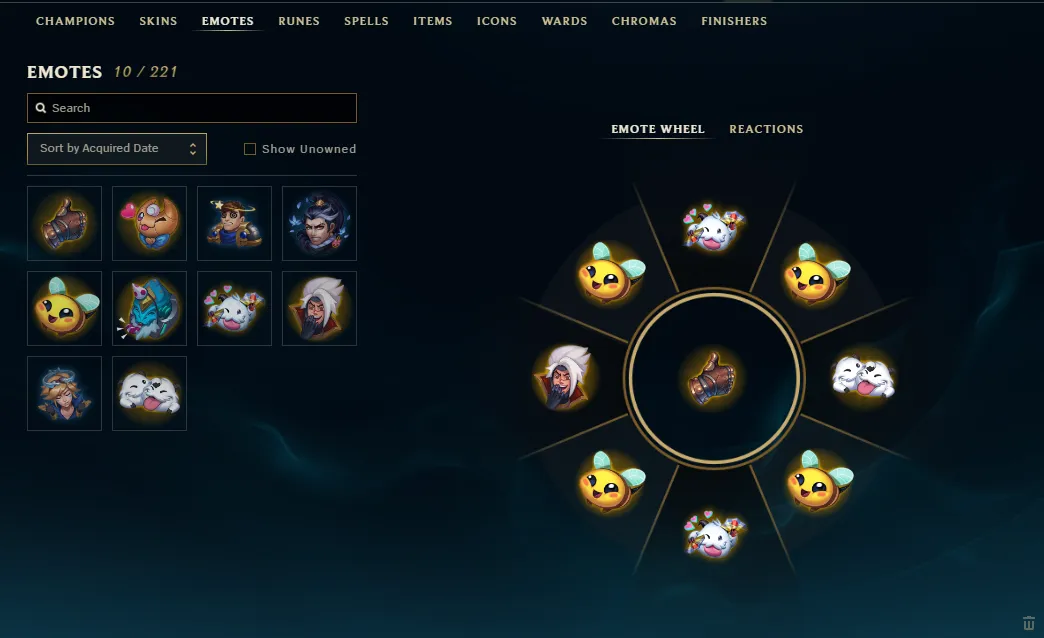The height and width of the screenshot is (638, 1044).
Task: Toggle the Show Unowned checkbox
Action: pyautogui.click(x=250, y=149)
